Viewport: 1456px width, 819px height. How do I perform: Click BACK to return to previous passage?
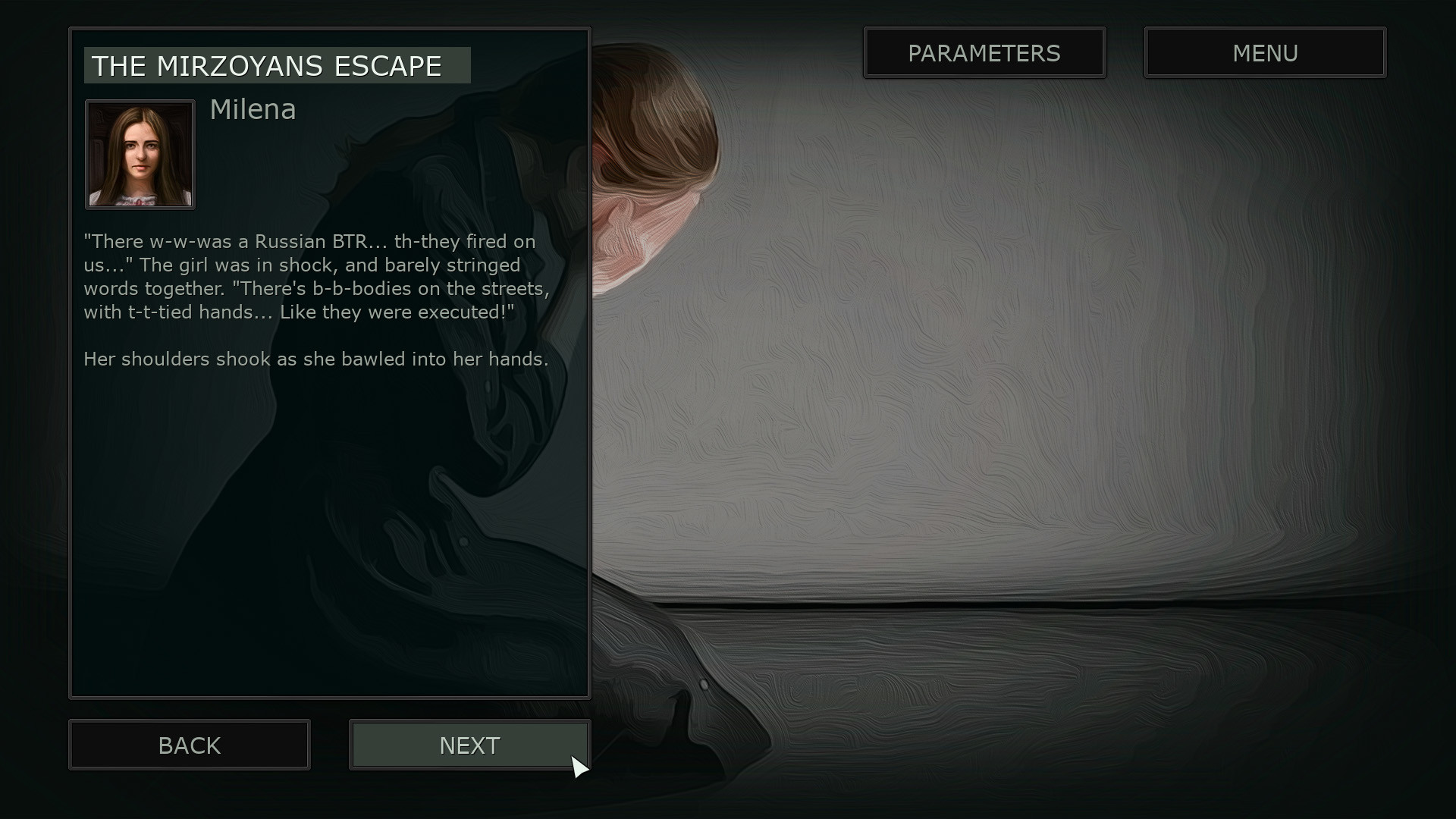[189, 745]
